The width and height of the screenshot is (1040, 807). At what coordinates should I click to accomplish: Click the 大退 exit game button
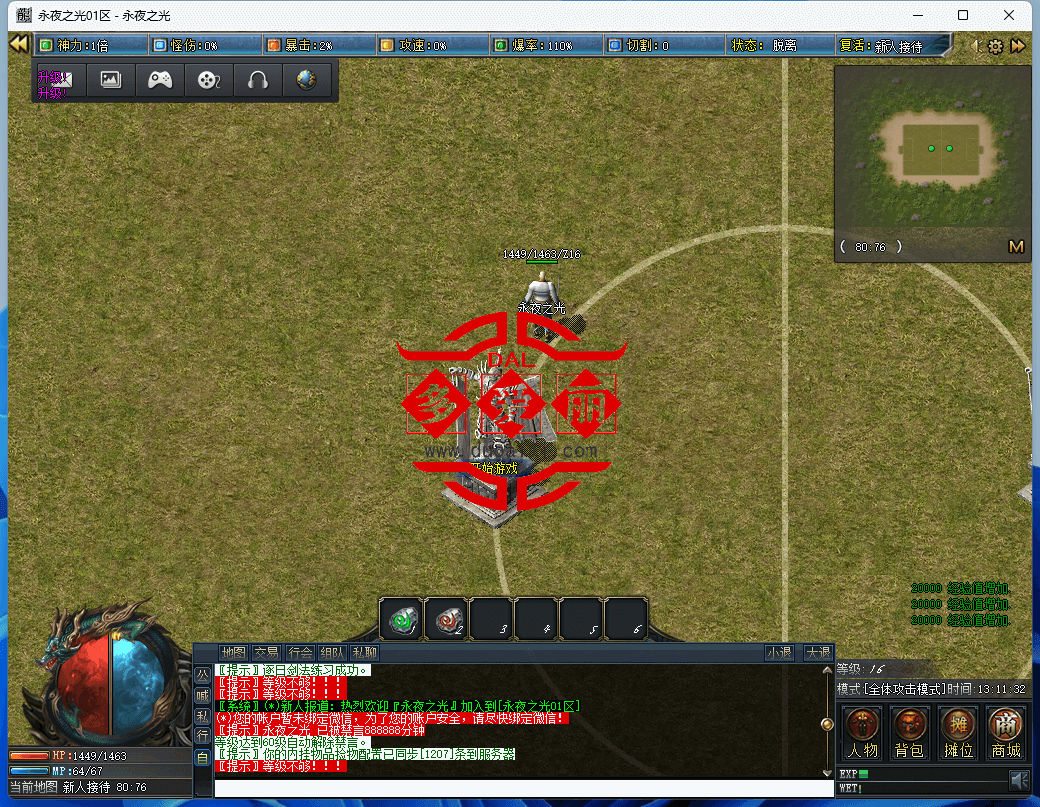click(818, 653)
